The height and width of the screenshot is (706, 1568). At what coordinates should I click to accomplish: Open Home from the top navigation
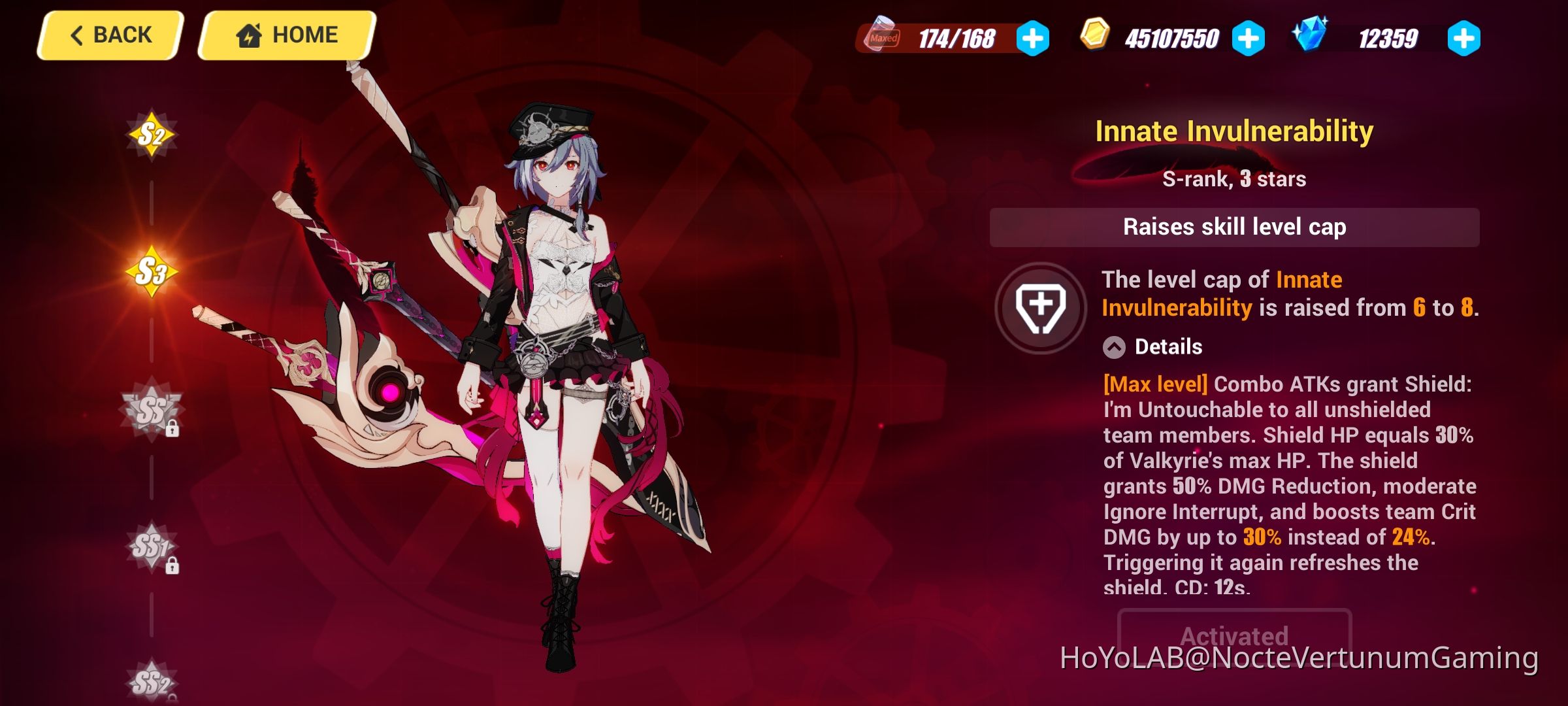(x=286, y=35)
